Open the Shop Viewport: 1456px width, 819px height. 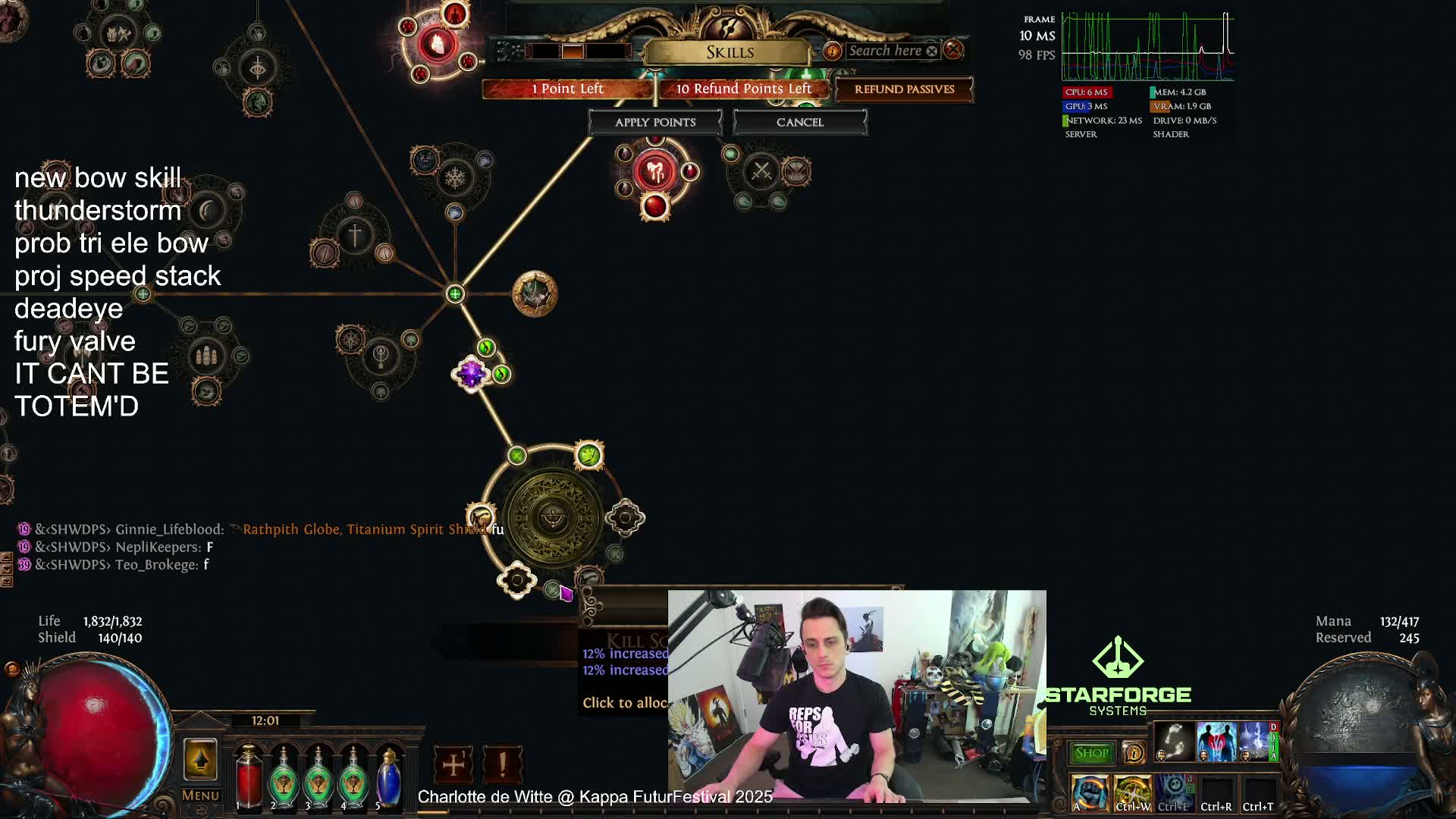(1090, 753)
